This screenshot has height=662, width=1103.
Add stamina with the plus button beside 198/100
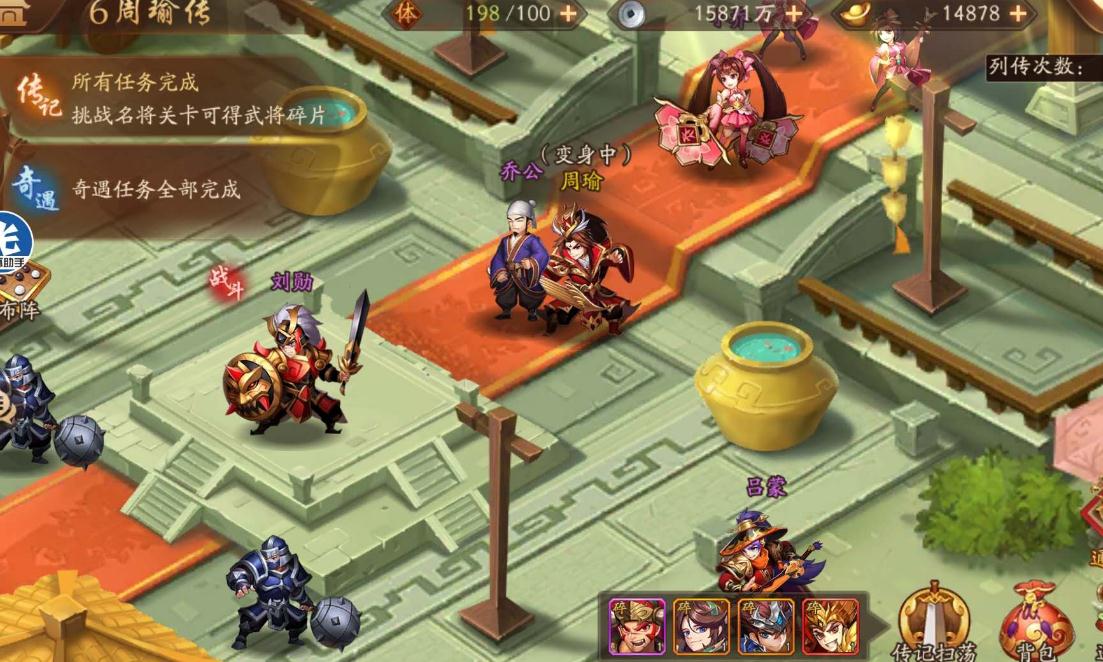tap(567, 14)
